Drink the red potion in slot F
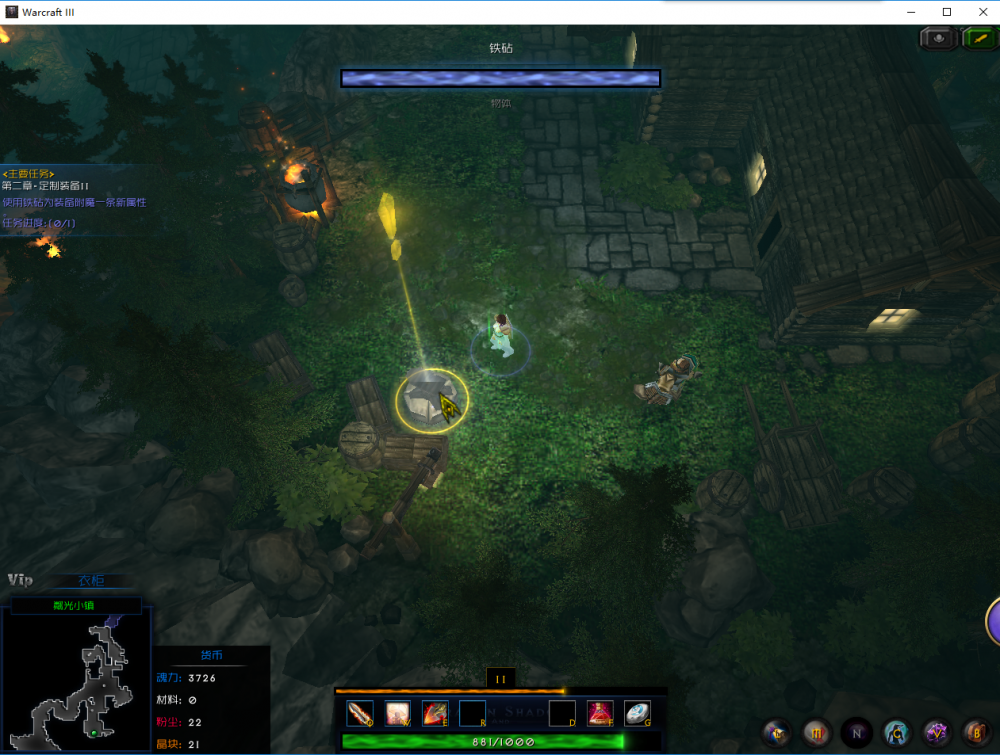 coord(600,713)
